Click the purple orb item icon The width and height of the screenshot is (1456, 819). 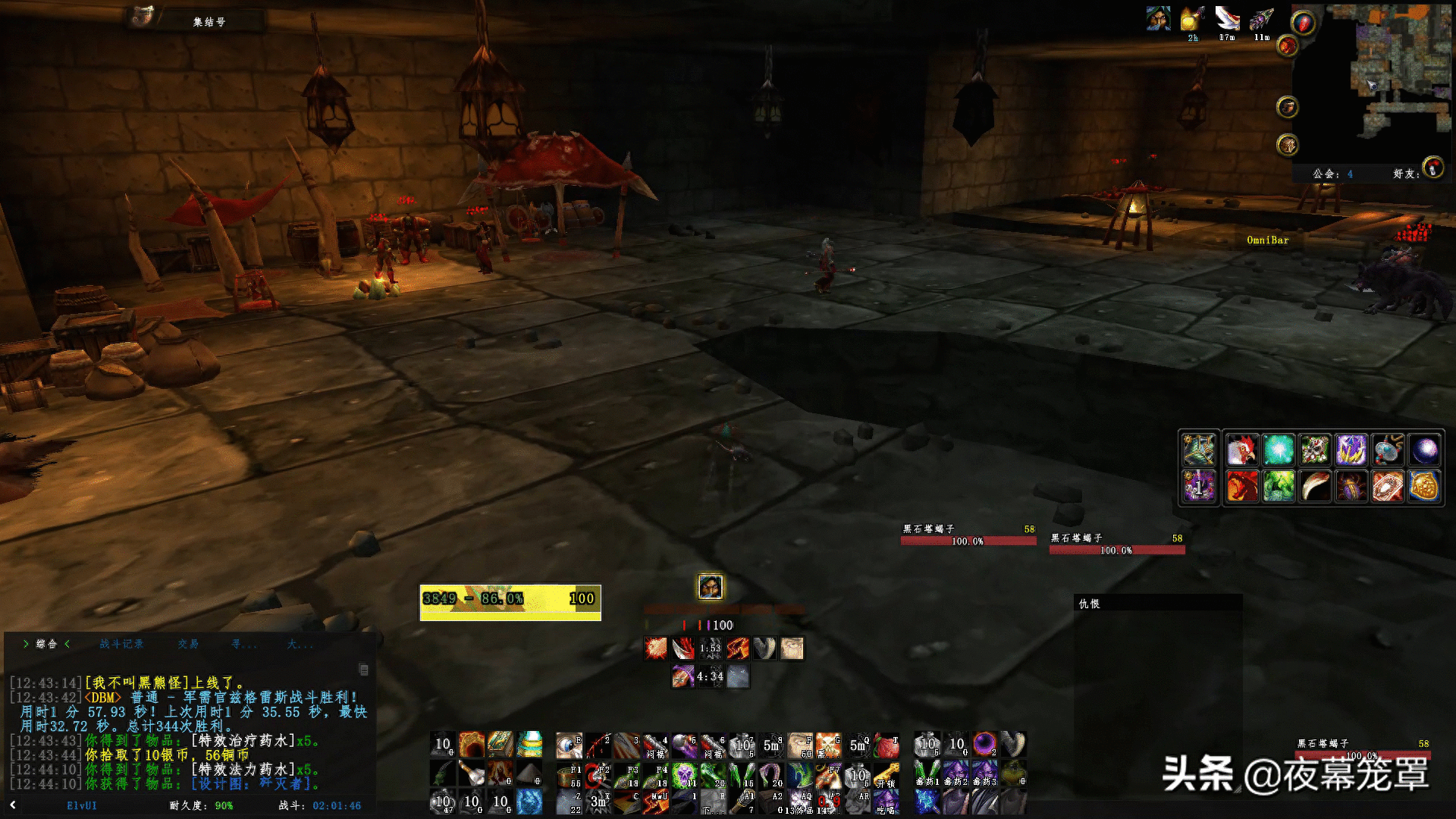pos(1424,450)
